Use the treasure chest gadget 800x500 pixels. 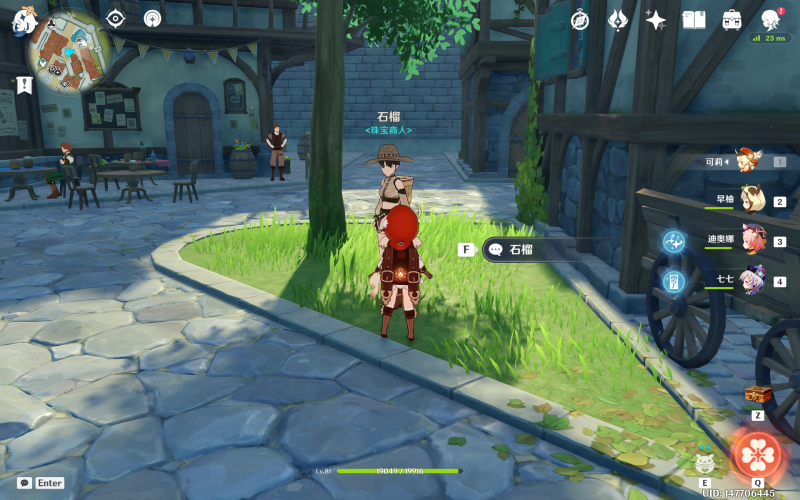(758, 396)
